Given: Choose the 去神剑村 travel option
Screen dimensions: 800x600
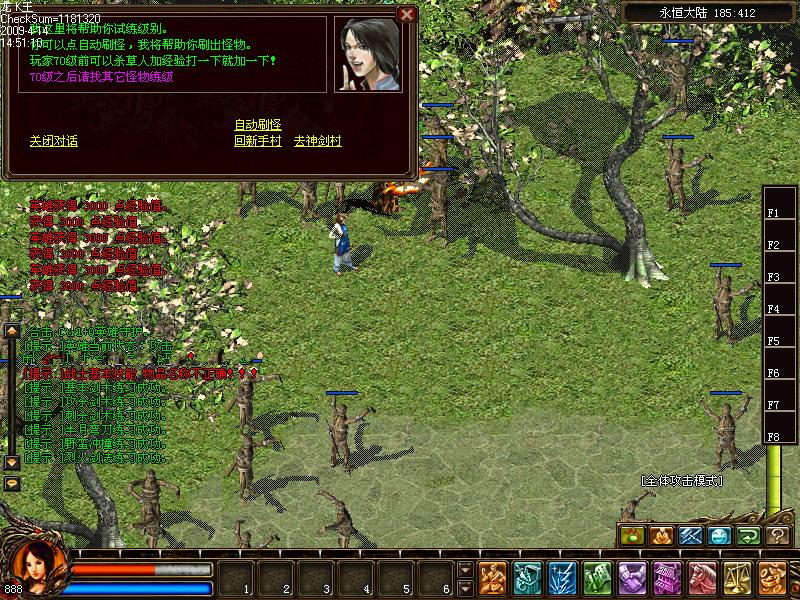Looking at the screenshot, I should (317, 141).
